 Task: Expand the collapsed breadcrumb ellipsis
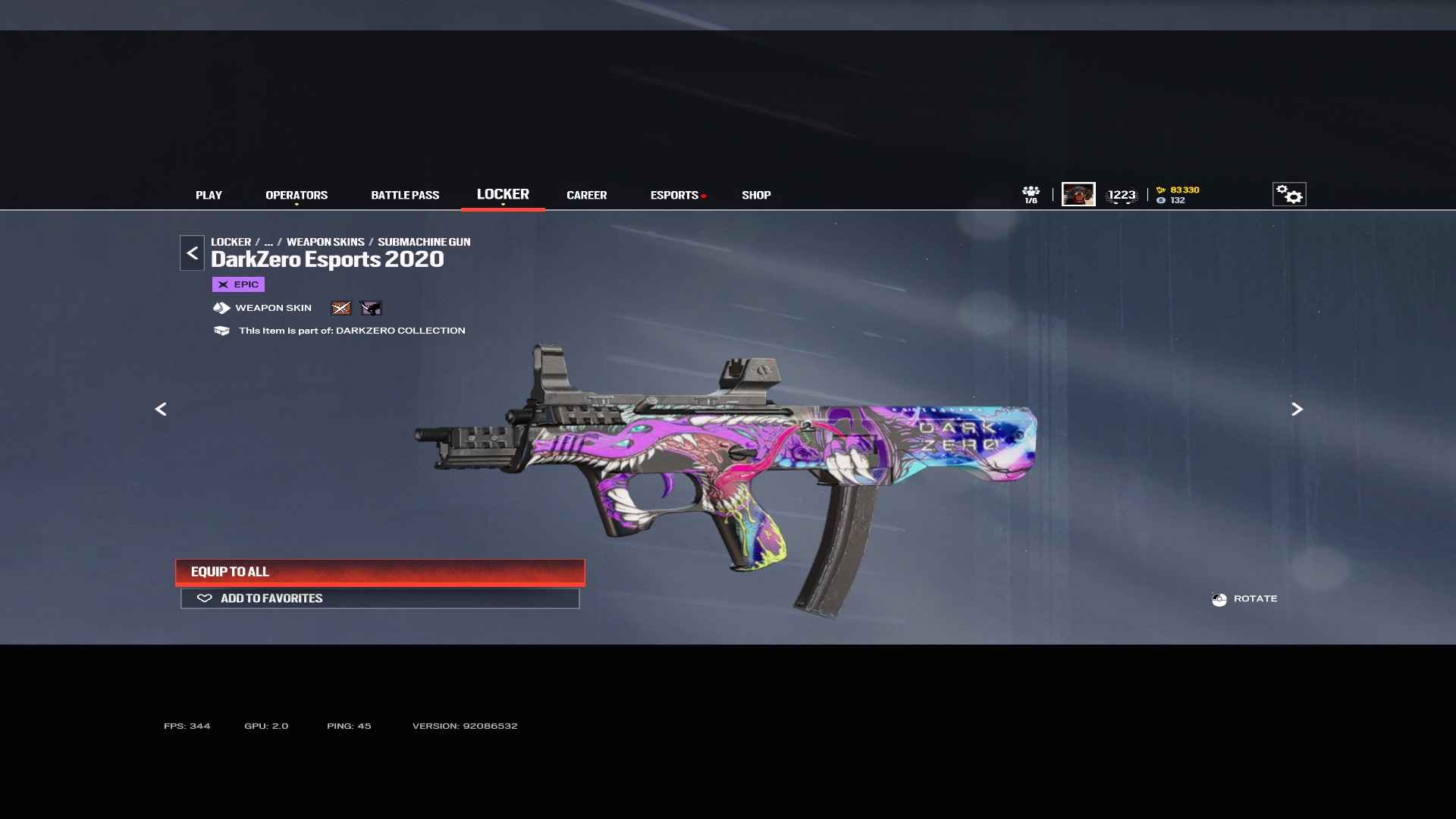tap(268, 242)
